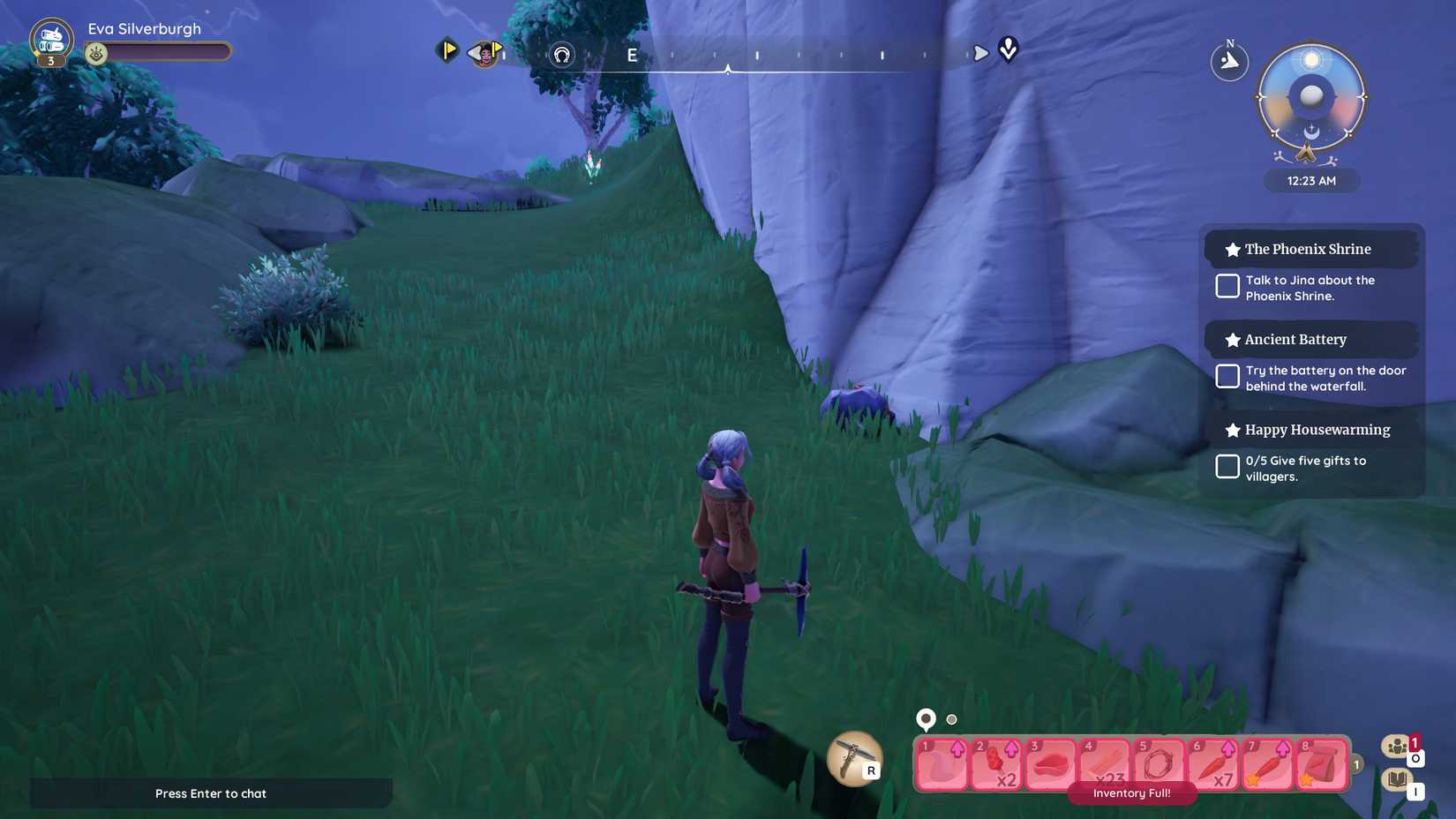Dismiss the Inventory Full notification

pos(1132,793)
